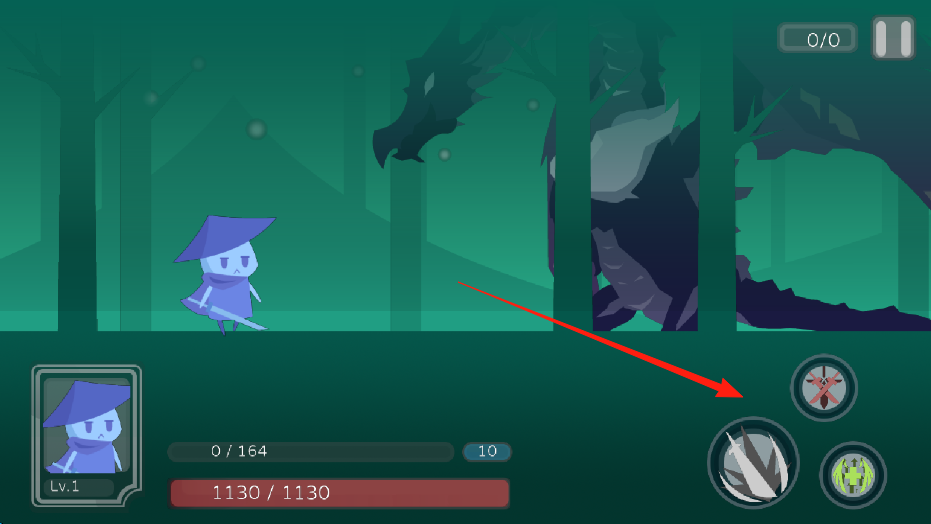Pause the game

[893, 39]
